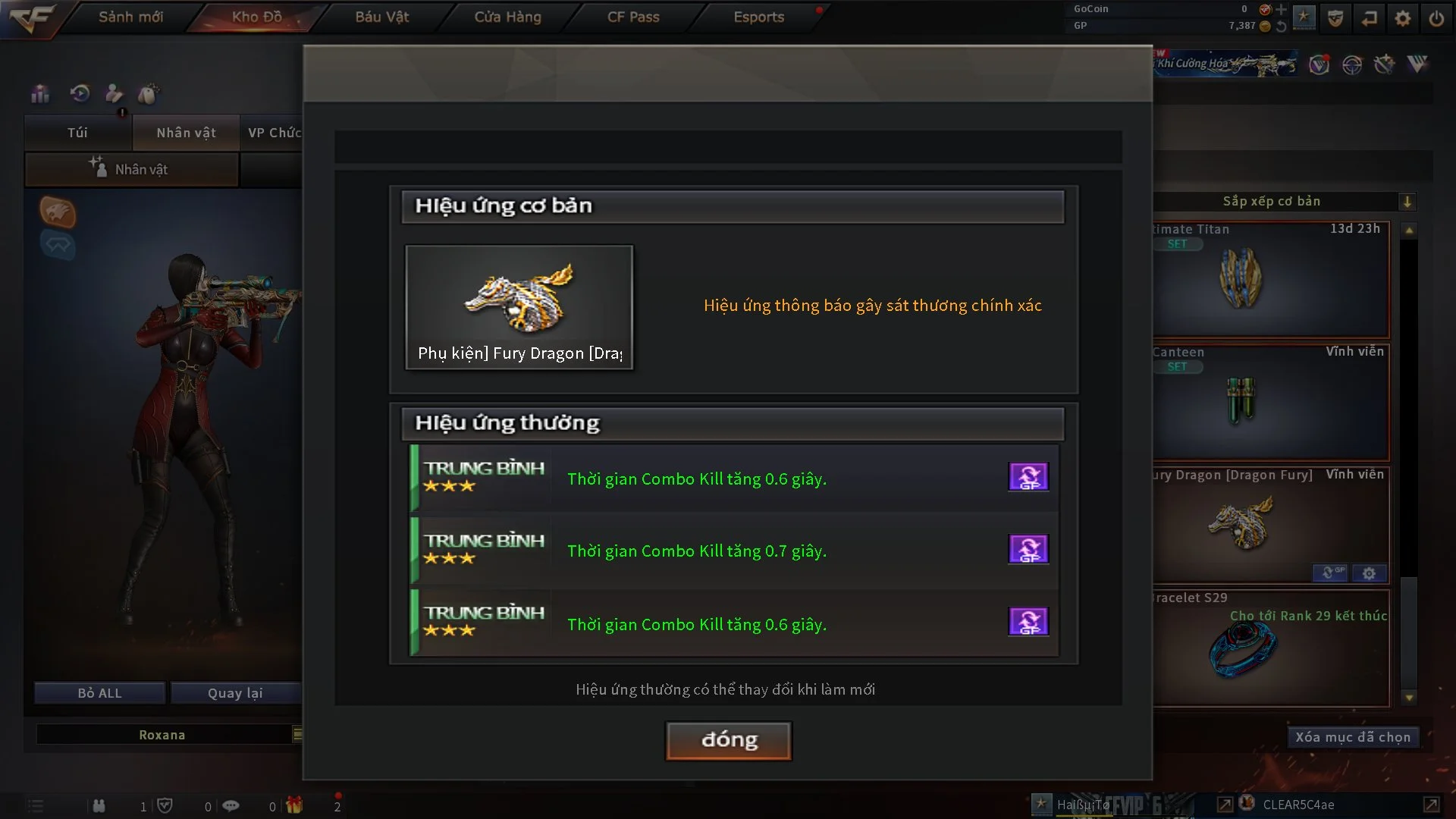Open the mouse settings icon near character panel
The height and width of the screenshot is (819, 1456).
pyautogui.click(x=149, y=93)
